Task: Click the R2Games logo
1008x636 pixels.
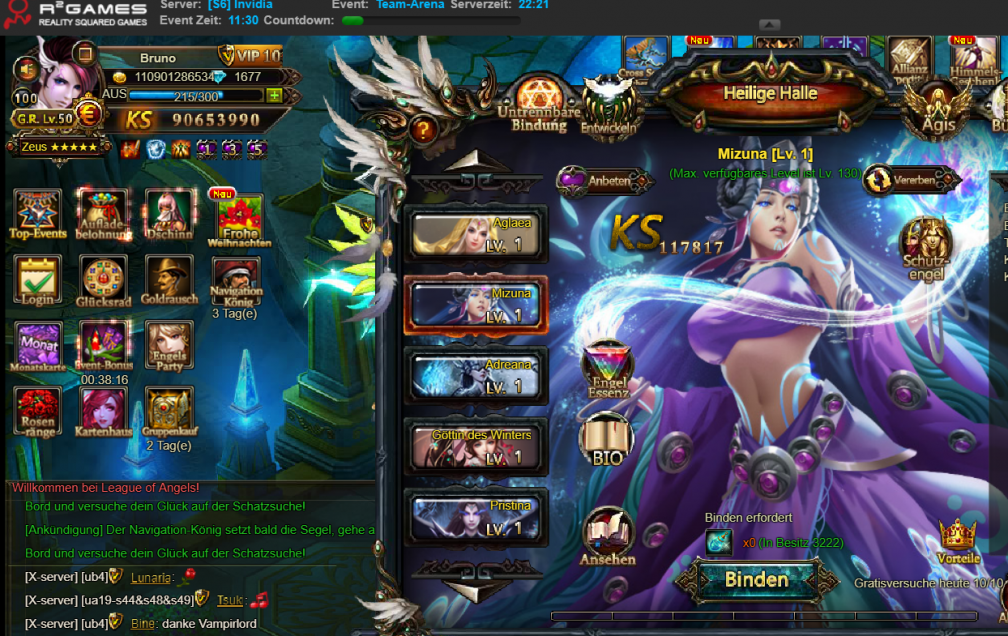Action: (78, 13)
